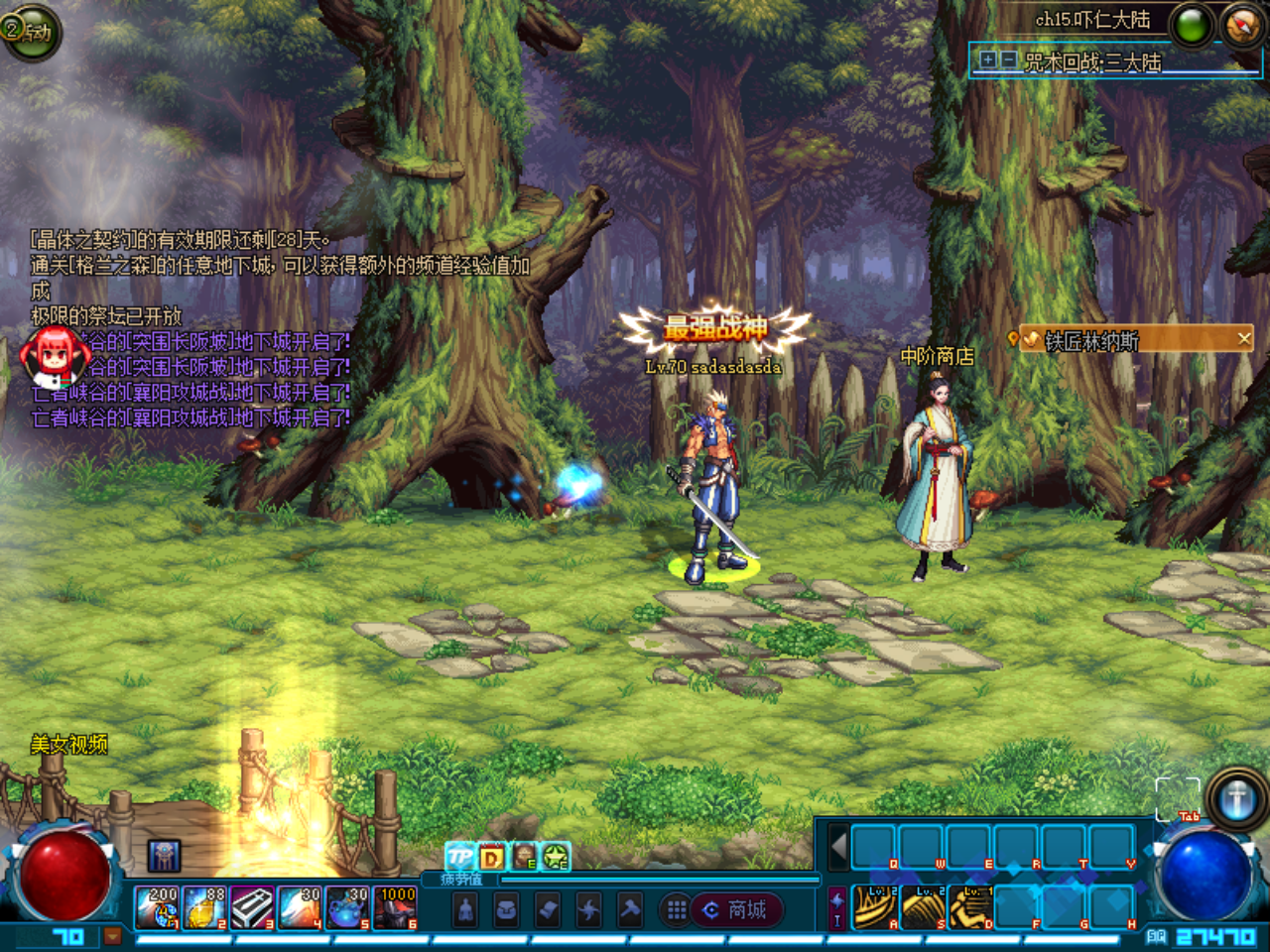Screen dimensions: 1270x952
Task: Open the yellow D calendar icon
Action: coord(491,857)
